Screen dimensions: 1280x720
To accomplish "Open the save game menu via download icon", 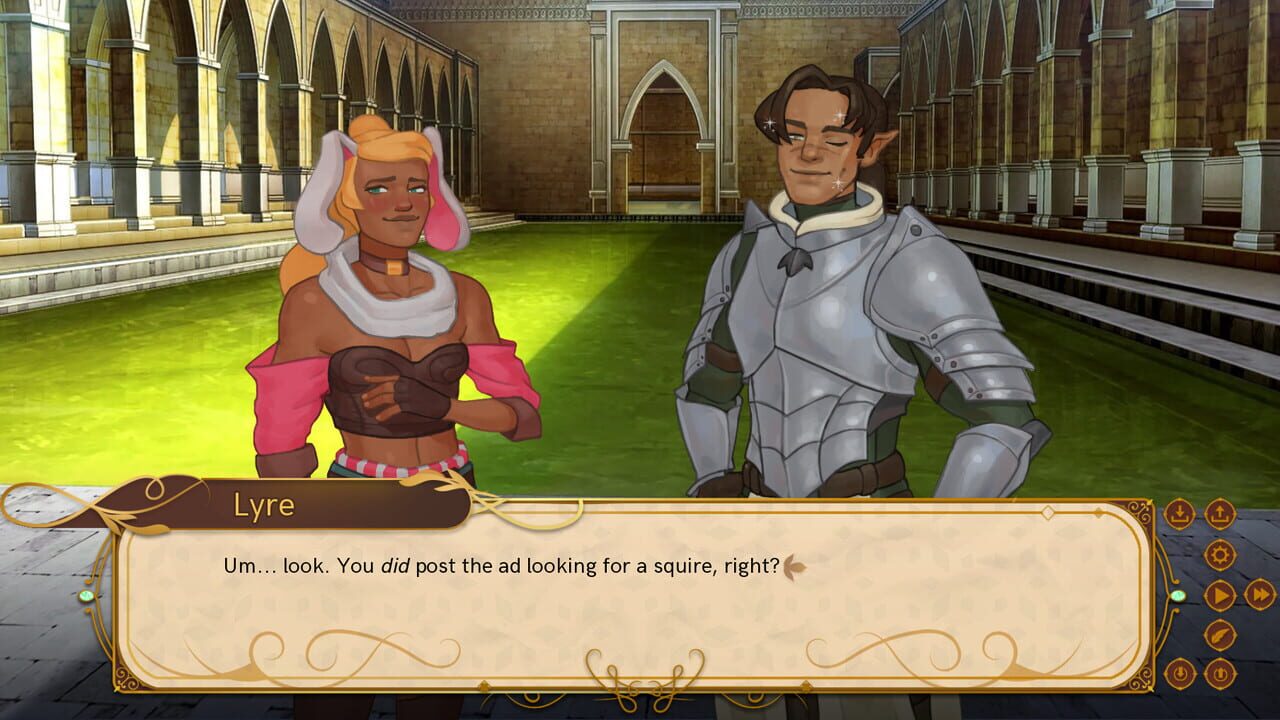I will click(1181, 513).
